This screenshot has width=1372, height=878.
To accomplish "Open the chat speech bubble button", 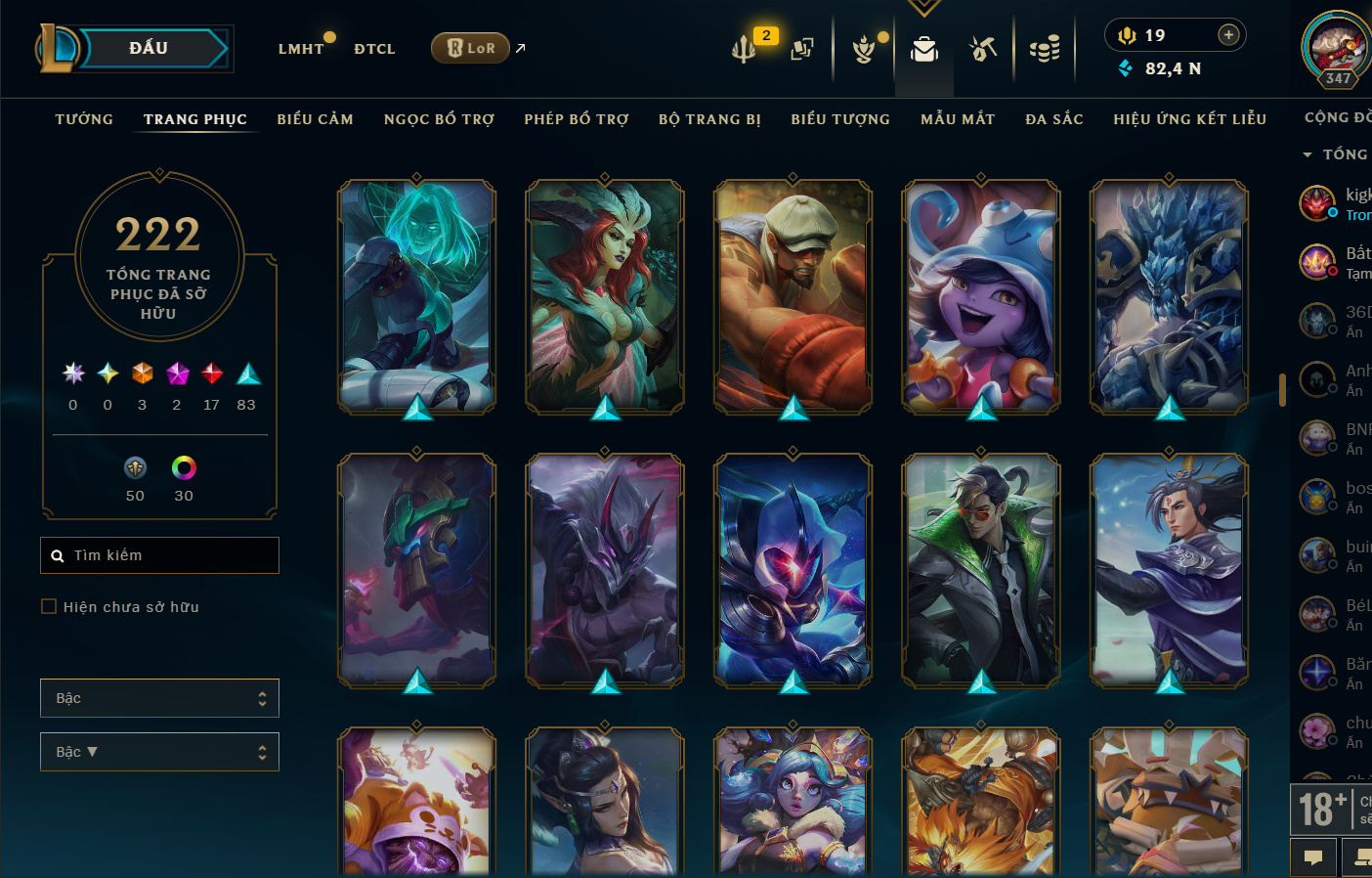I will tap(1313, 857).
